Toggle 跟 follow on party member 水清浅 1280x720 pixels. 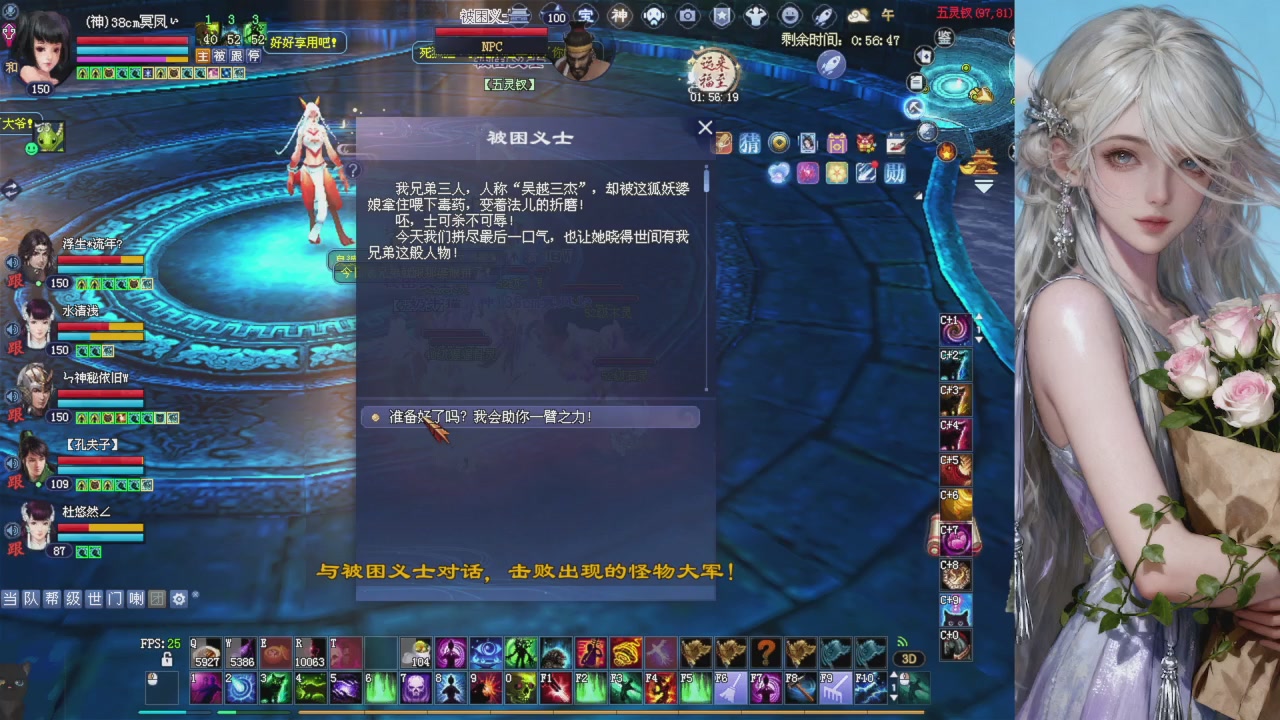[12, 350]
